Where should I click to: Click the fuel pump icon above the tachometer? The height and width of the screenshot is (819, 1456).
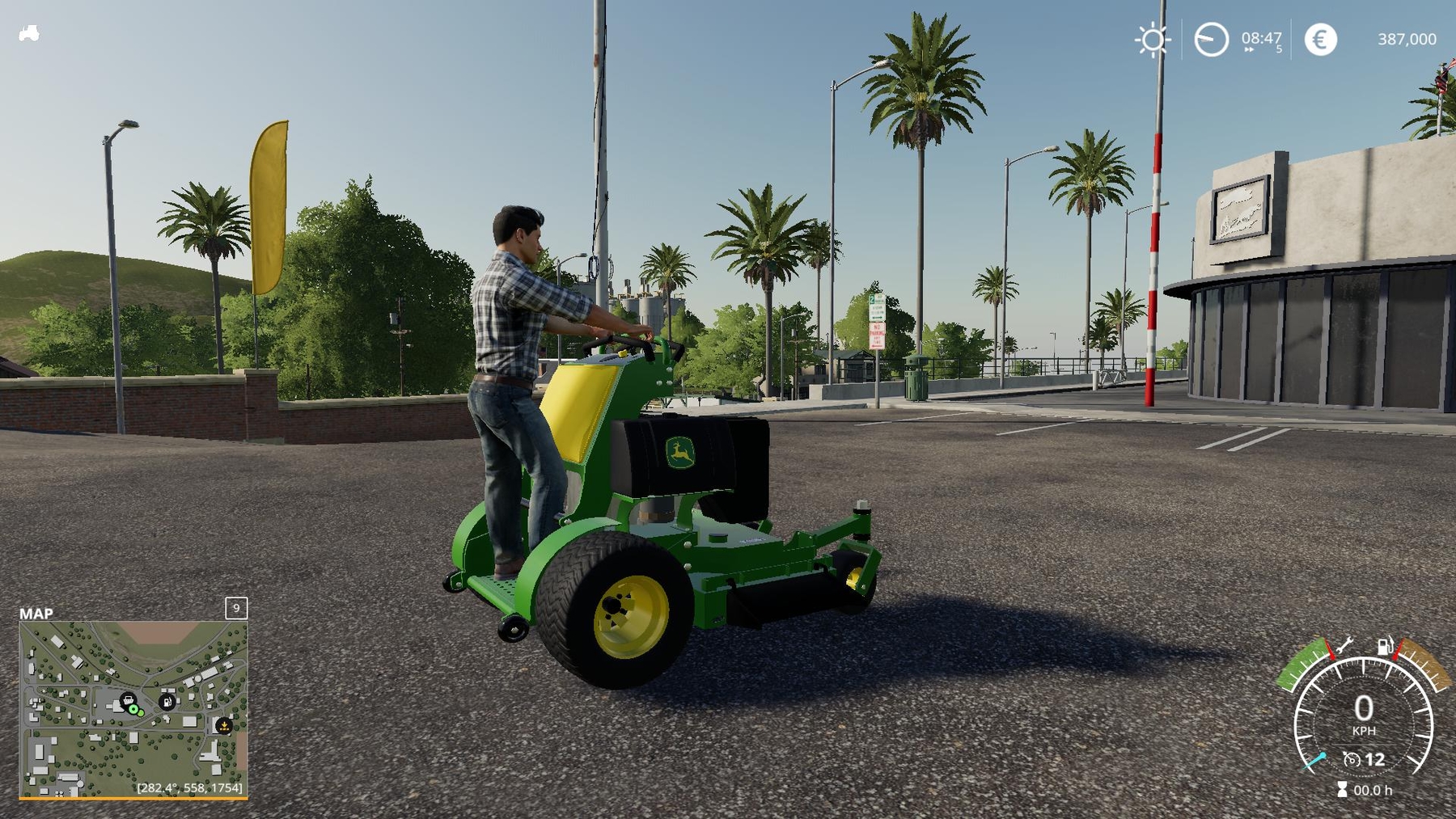tap(1385, 647)
